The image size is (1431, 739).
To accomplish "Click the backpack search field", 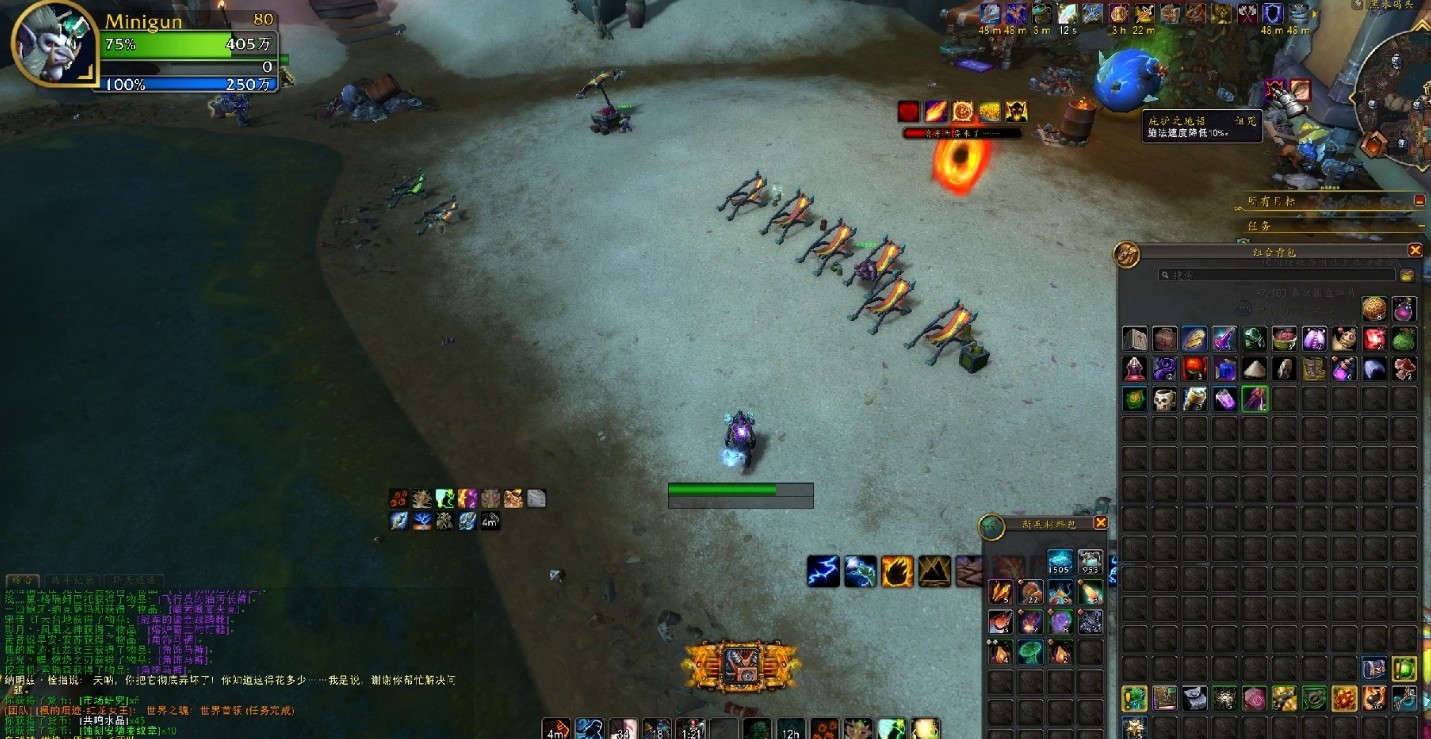I will 1277,274.
